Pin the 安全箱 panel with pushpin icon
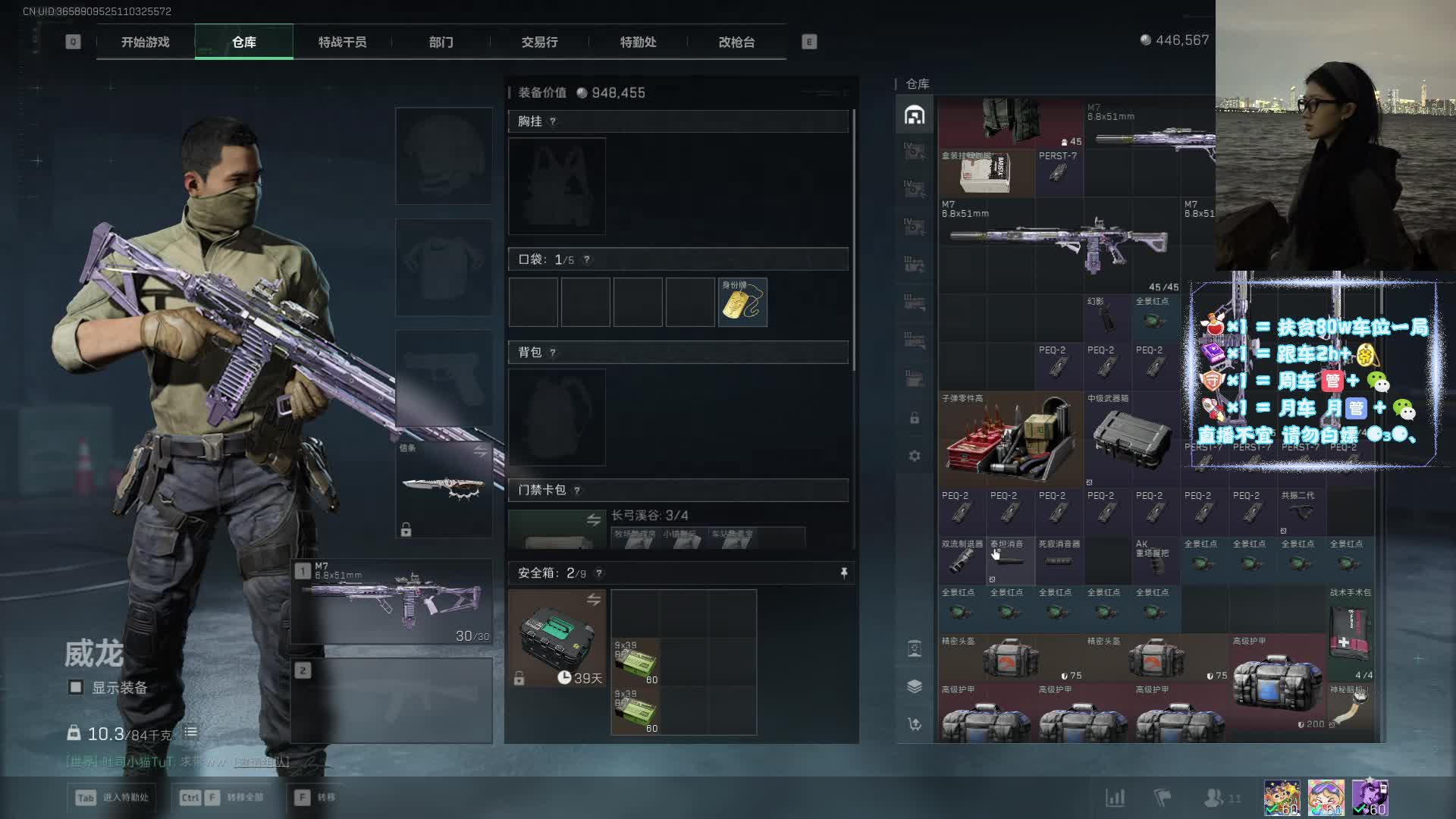This screenshot has height=819, width=1456. (x=844, y=573)
